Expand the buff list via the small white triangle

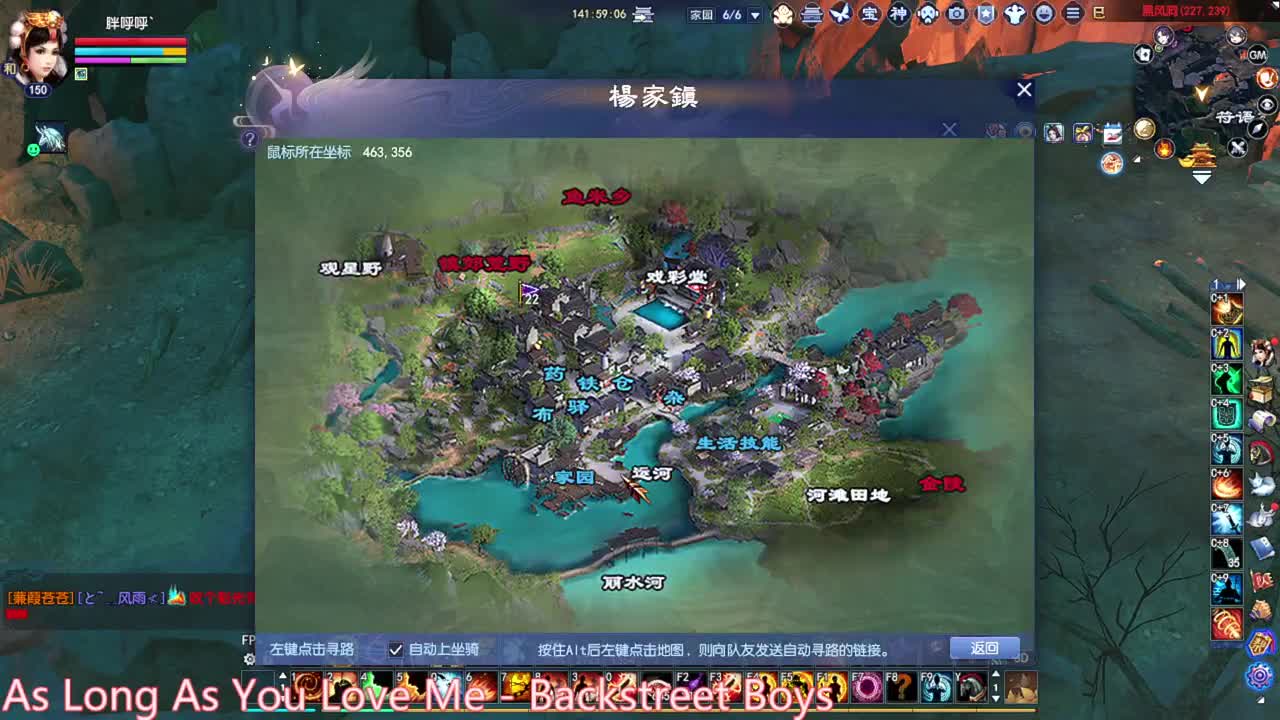[1137, 159]
